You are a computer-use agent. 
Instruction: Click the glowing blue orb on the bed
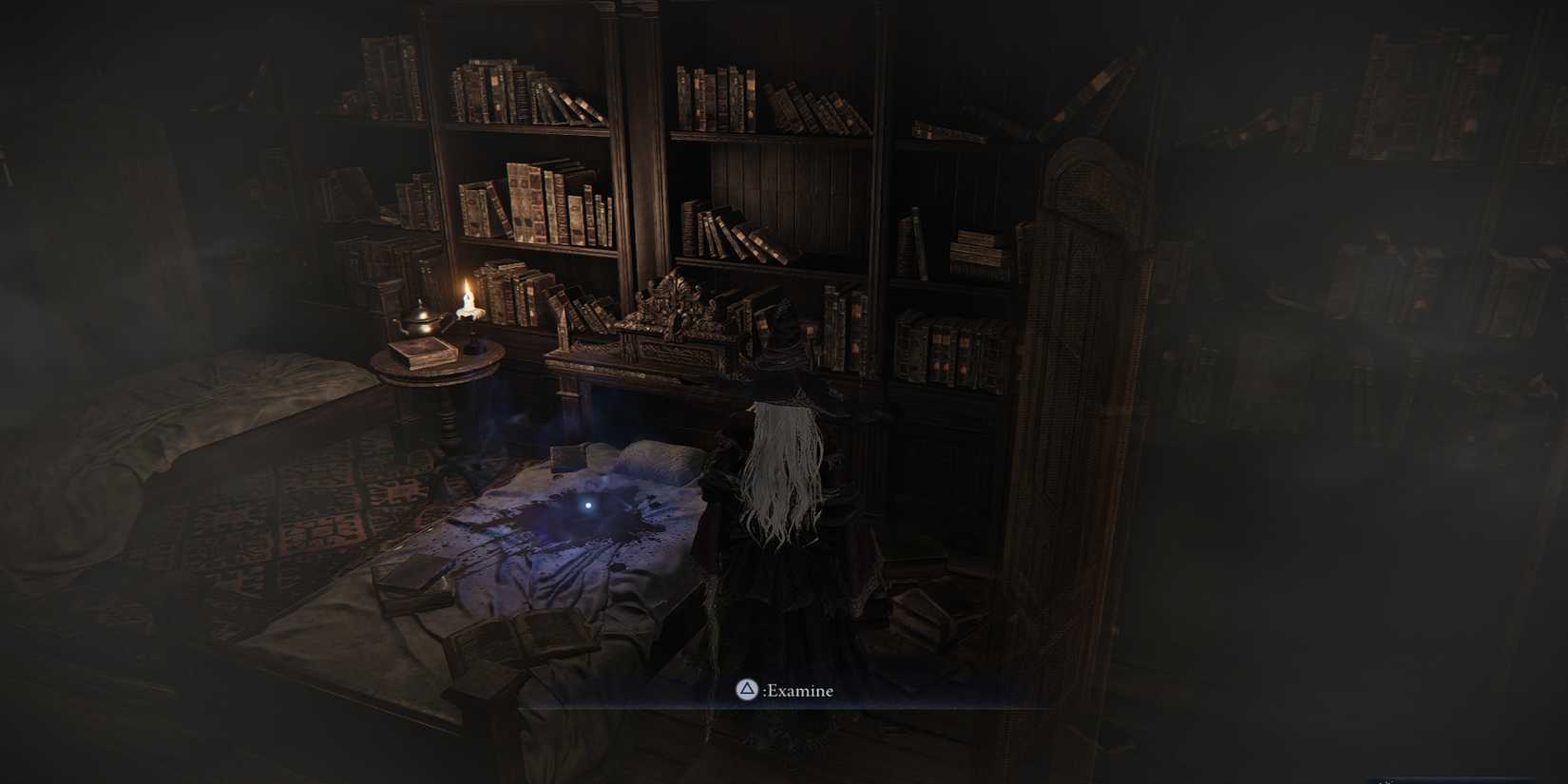coord(587,507)
